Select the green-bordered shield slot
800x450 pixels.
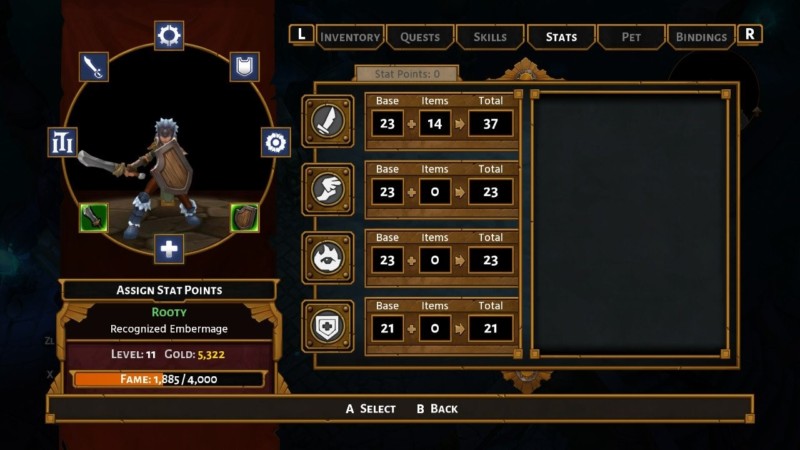pyautogui.click(x=245, y=217)
